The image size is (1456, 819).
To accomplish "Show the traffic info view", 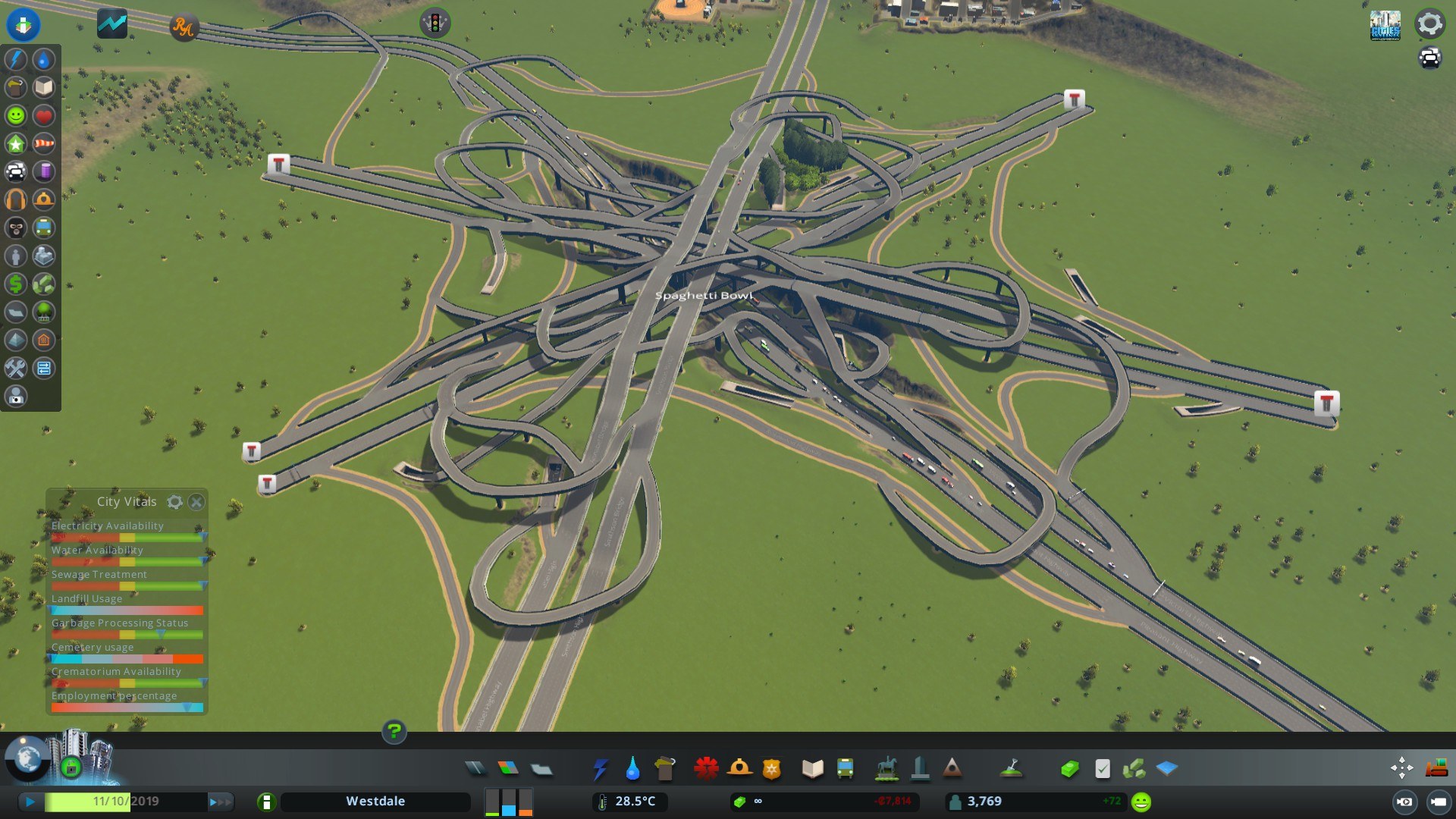I will (x=15, y=171).
